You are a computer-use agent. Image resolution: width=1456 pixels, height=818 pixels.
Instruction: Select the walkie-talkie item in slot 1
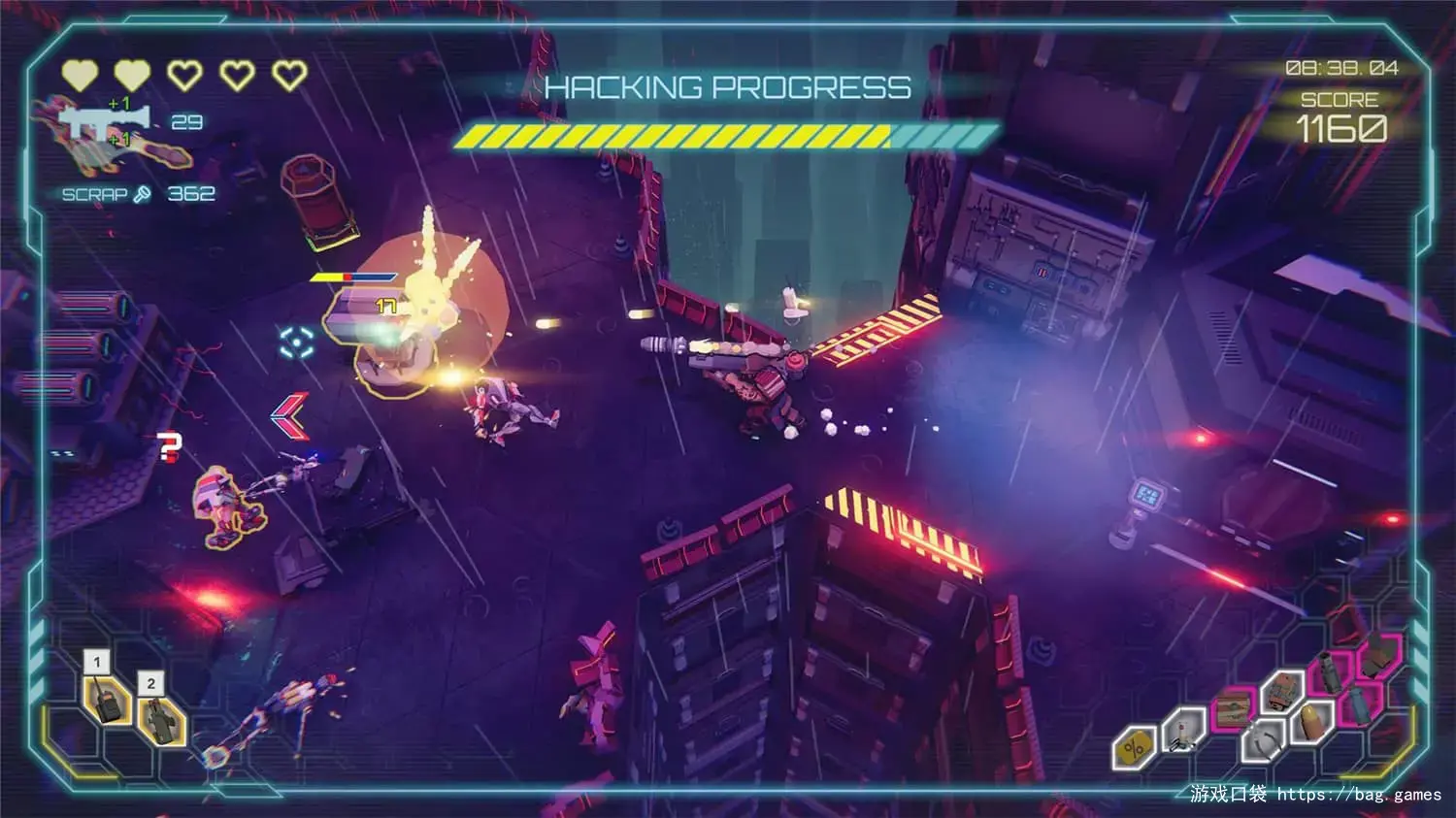107,699
